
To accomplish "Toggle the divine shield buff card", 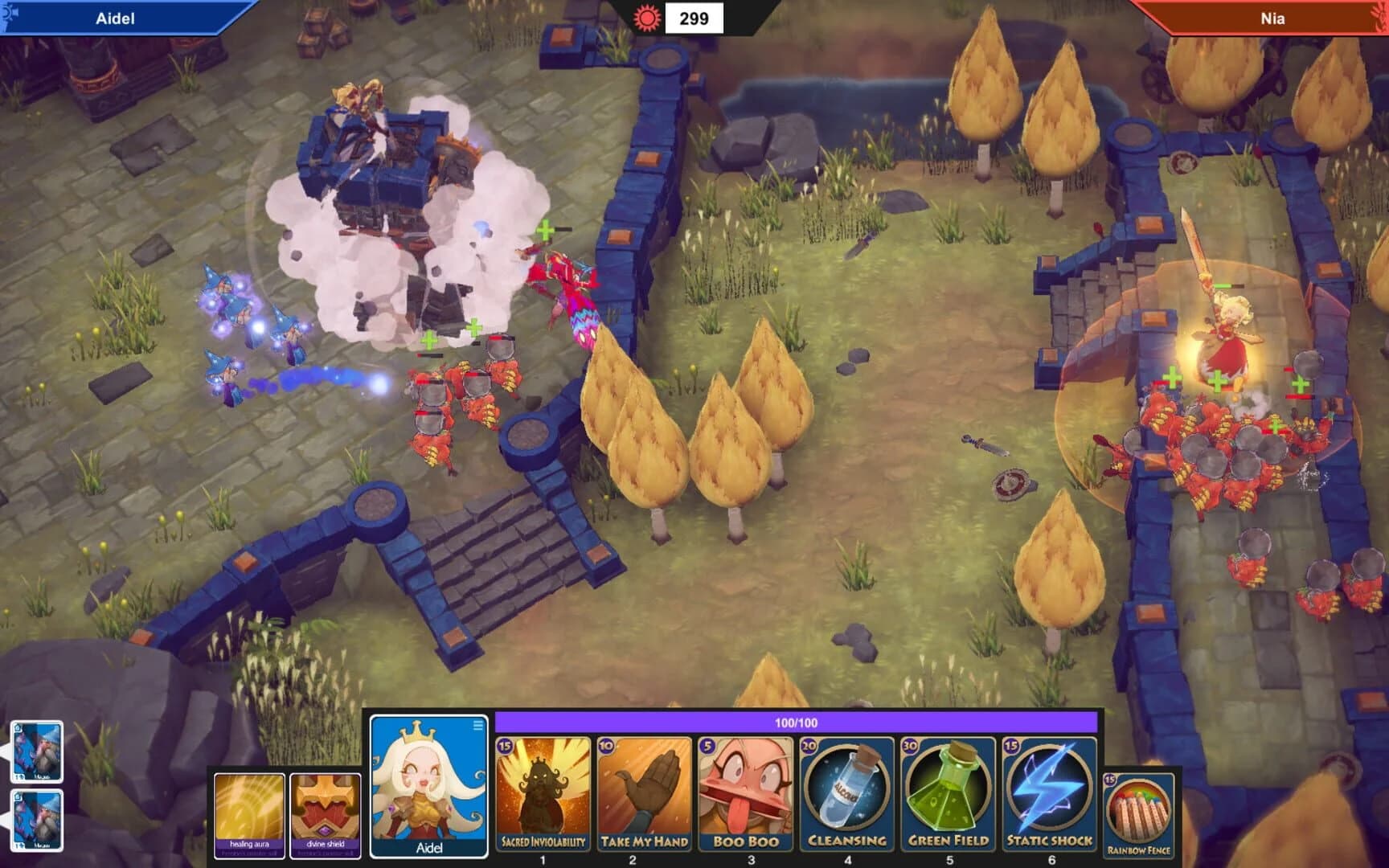I will tap(326, 808).
